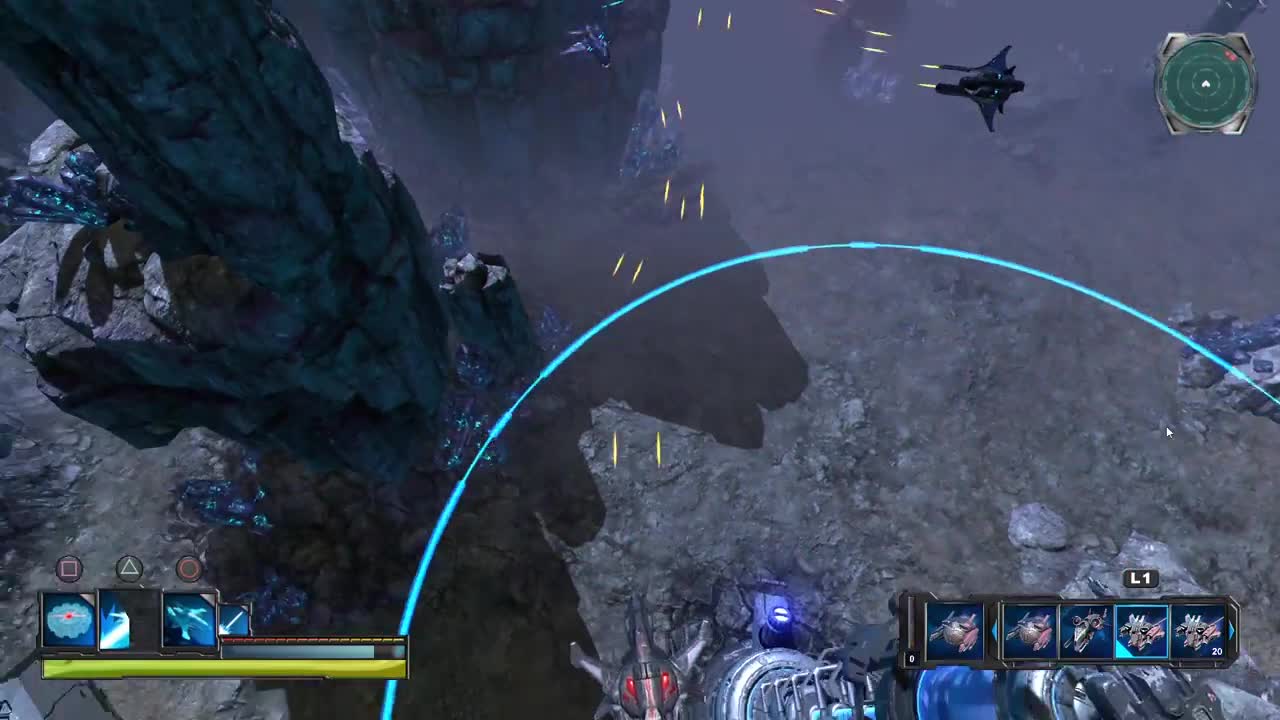Toggle the Square button ability prompt
This screenshot has width=1280, height=720.
click(68, 568)
